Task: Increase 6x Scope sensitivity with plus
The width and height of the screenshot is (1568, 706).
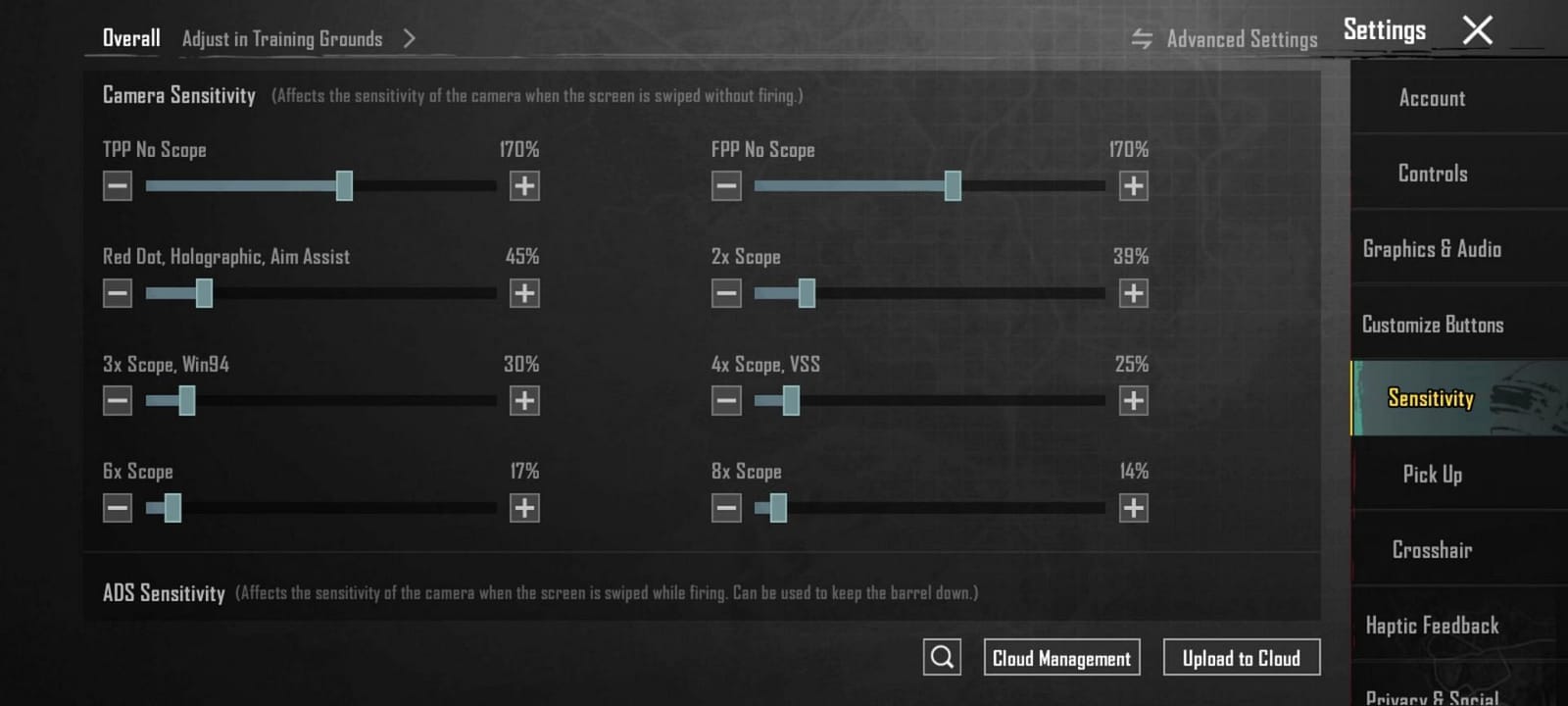Action: (x=525, y=508)
